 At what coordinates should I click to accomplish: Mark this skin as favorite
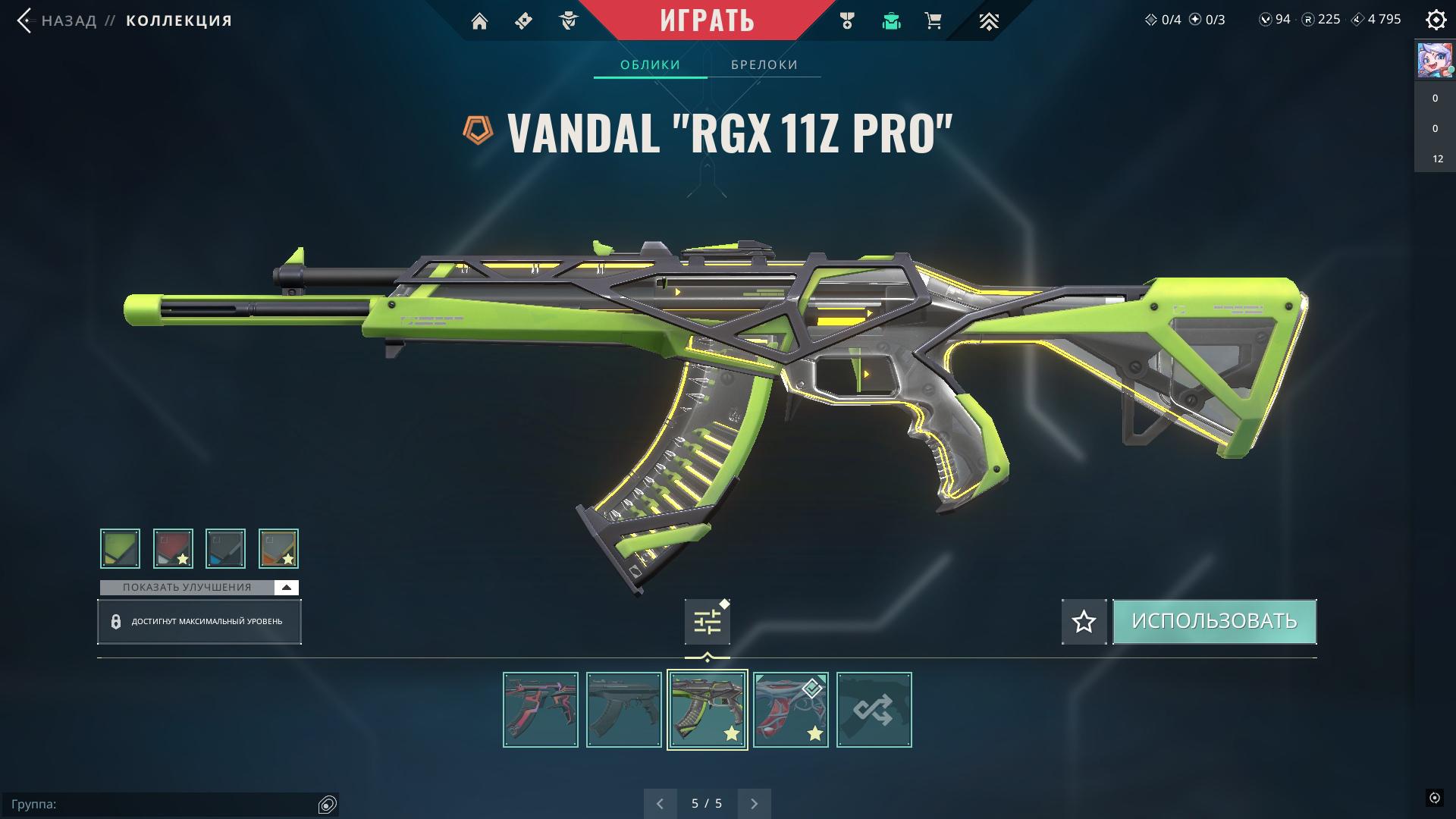coord(1084,622)
